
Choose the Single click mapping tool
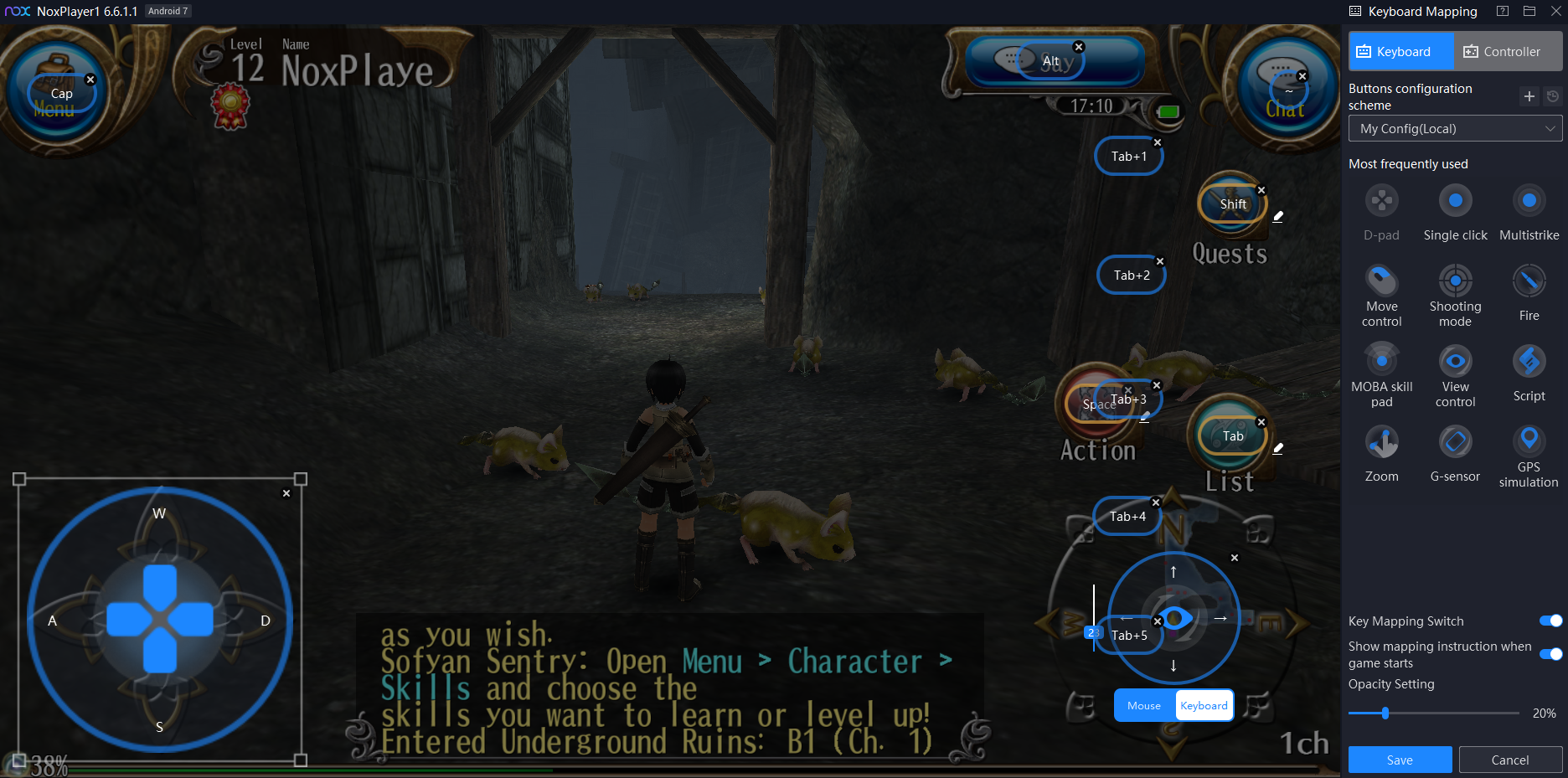point(1455,201)
